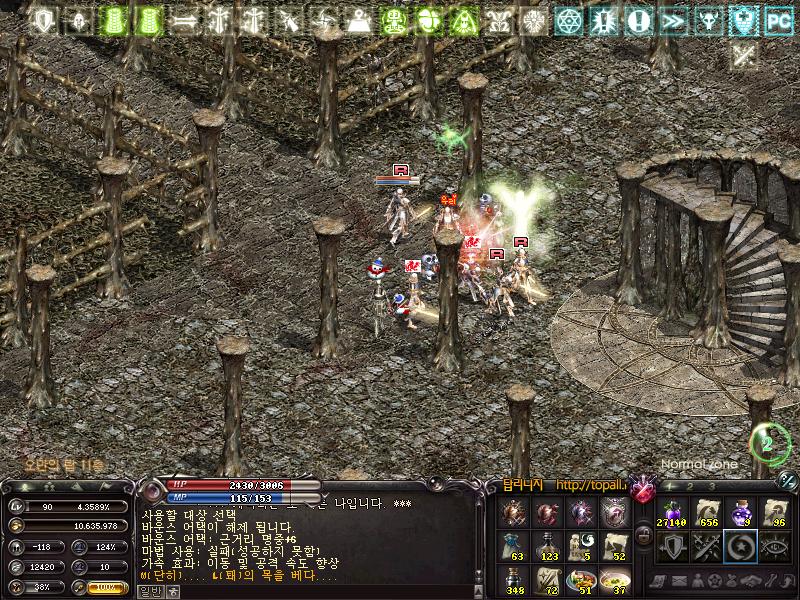The height and width of the screenshot is (600, 800).
Task: Activate the crossed swords skill icon
Action: click(705, 547)
